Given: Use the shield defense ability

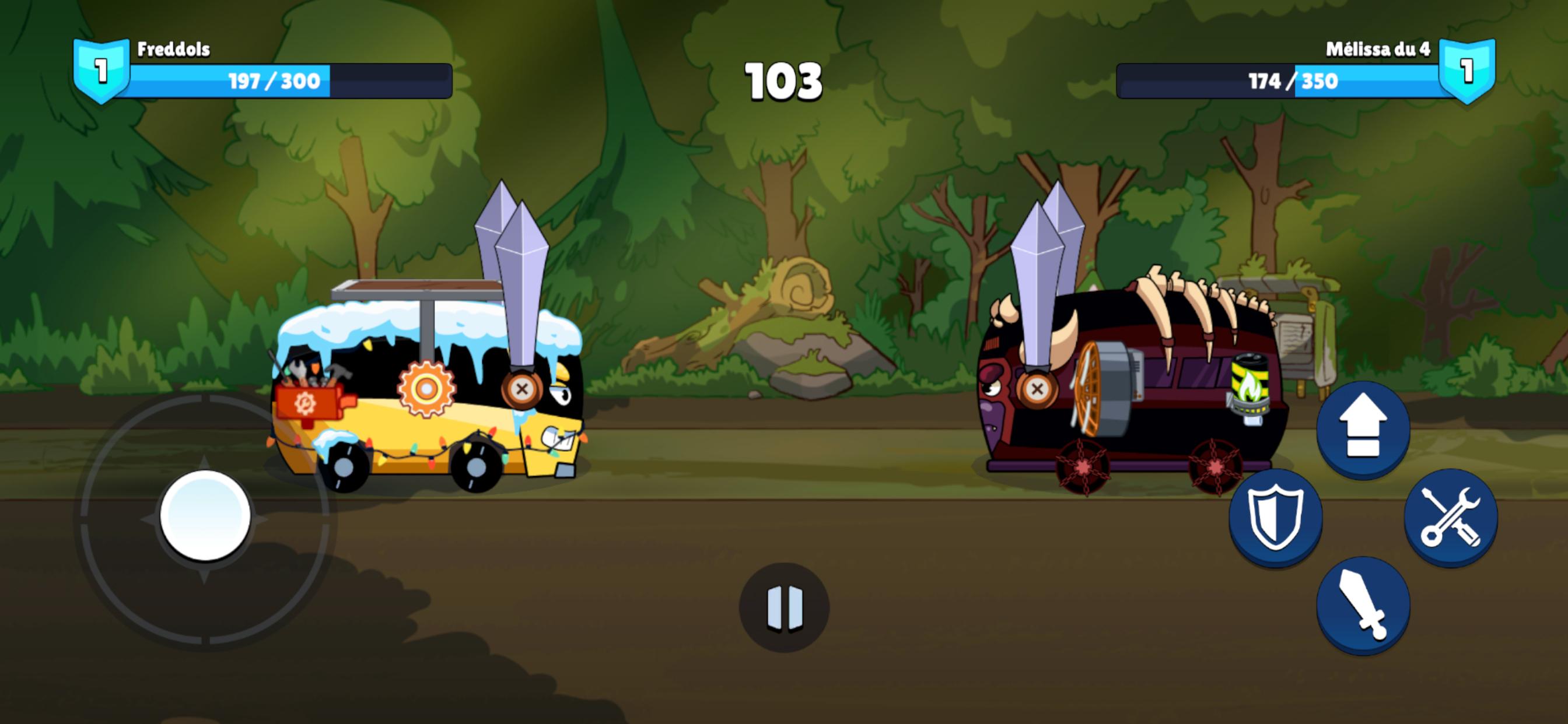Looking at the screenshot, I should [x=1275, y=517].
